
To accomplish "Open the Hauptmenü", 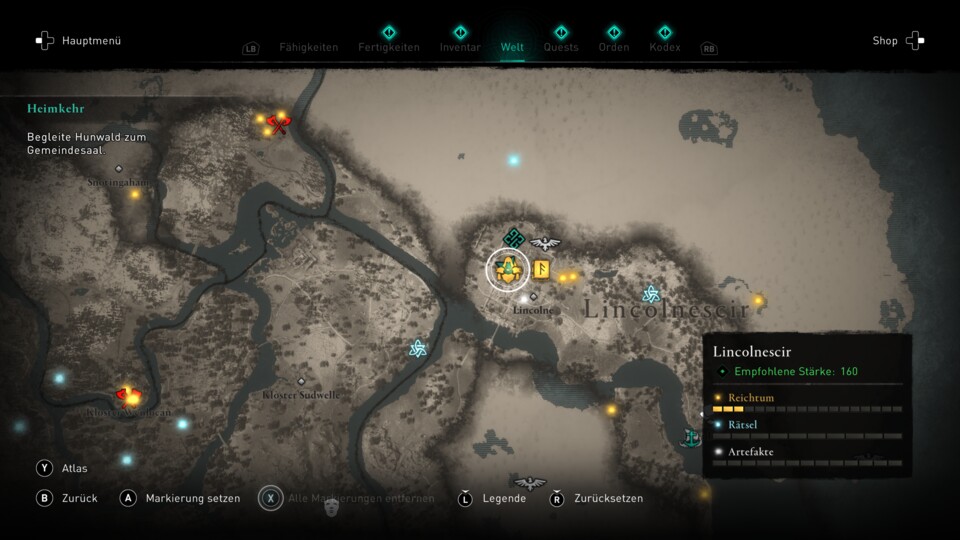I will click(79, 41).
